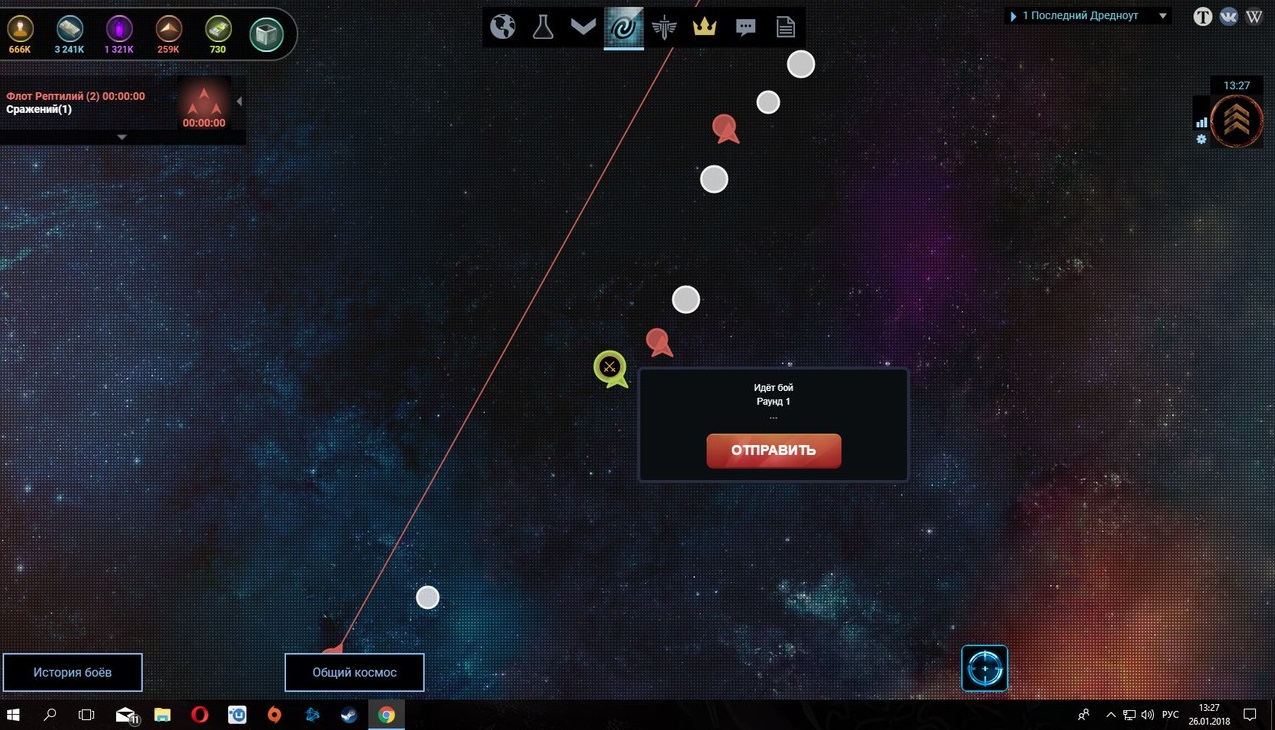This screenshot has width=1275, height=730.
Task: Click the red ОТПРАВИТЬ button
Action: [x=773, y=450]
